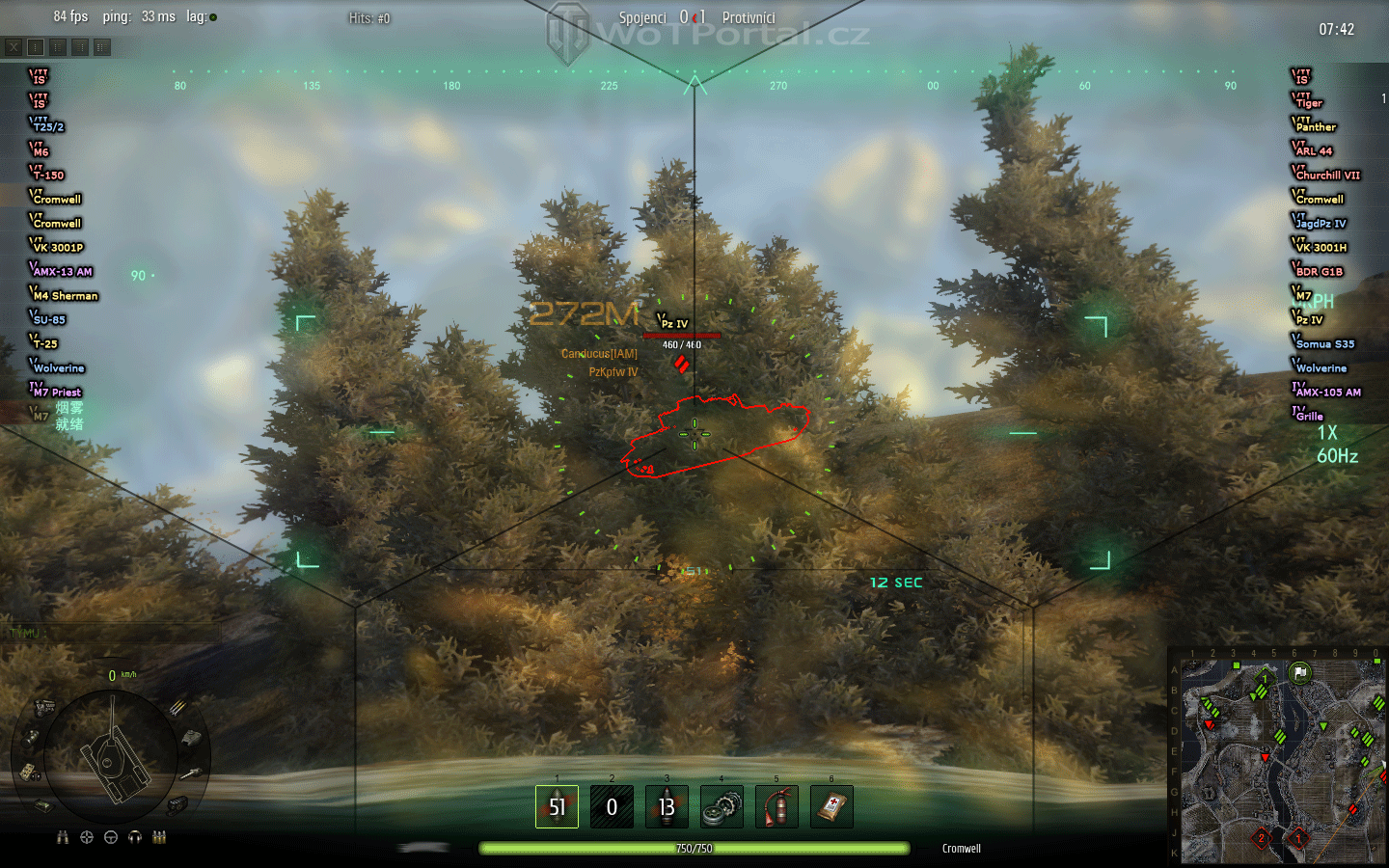
Task: Click the X button above the team list
Action: tap(14, 46)
